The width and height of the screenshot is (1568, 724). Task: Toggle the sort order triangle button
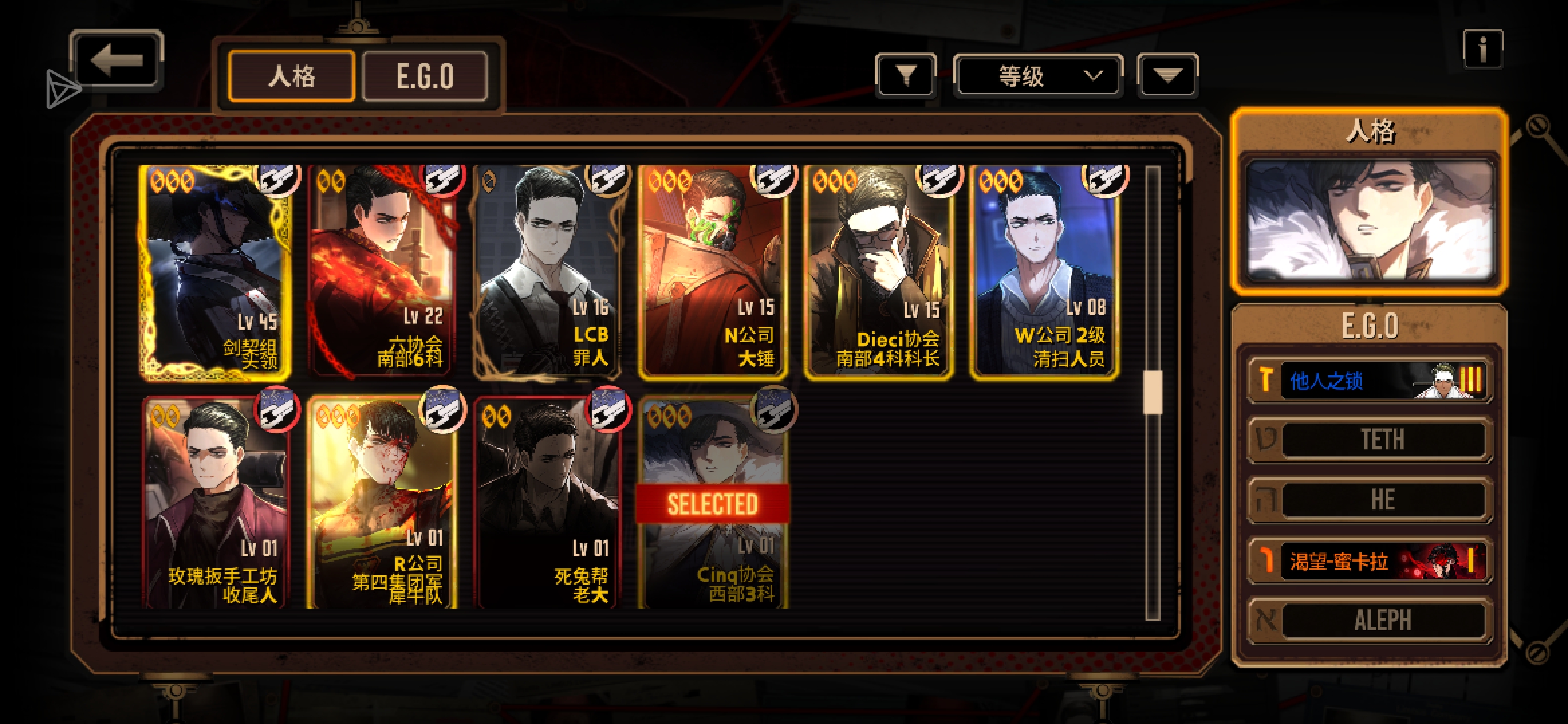click(x=1167, y=76)
